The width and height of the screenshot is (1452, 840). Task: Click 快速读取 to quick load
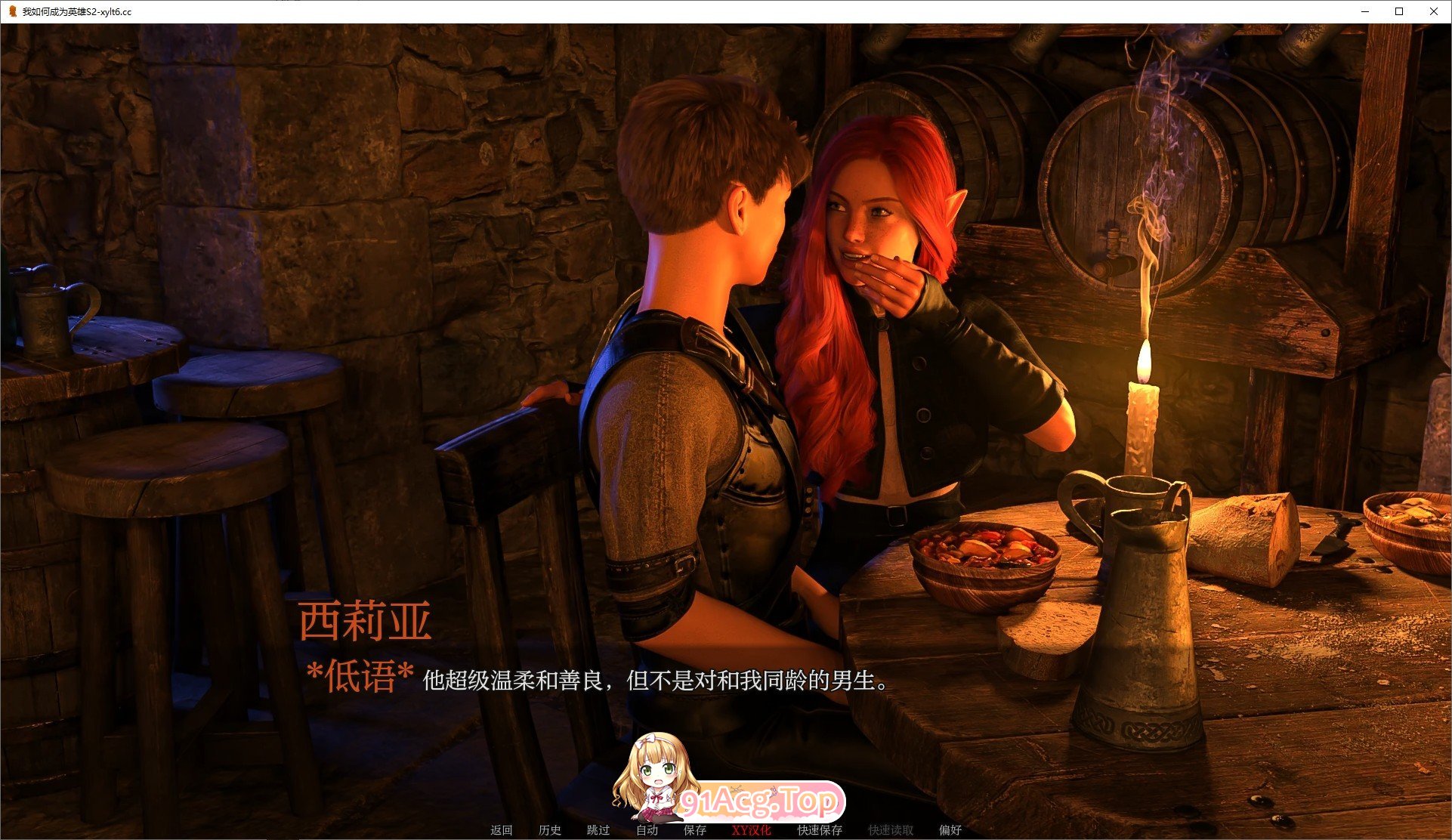pyautogui.click(x=889, y=829)
